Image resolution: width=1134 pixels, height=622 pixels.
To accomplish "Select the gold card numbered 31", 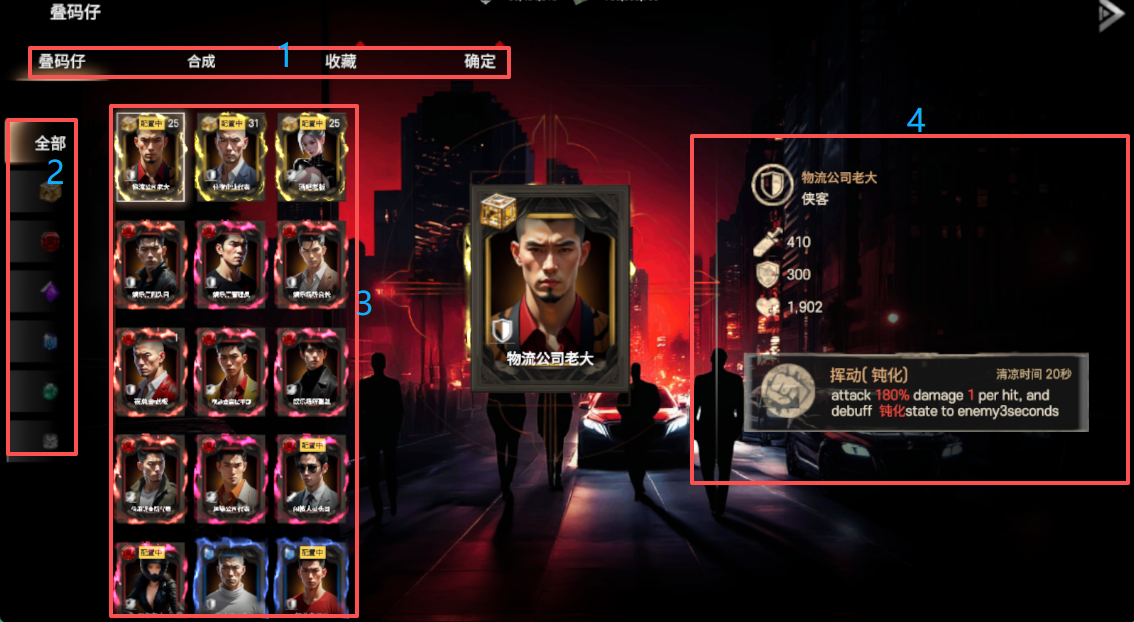I will pyautogui.click(x=231, y=156).
